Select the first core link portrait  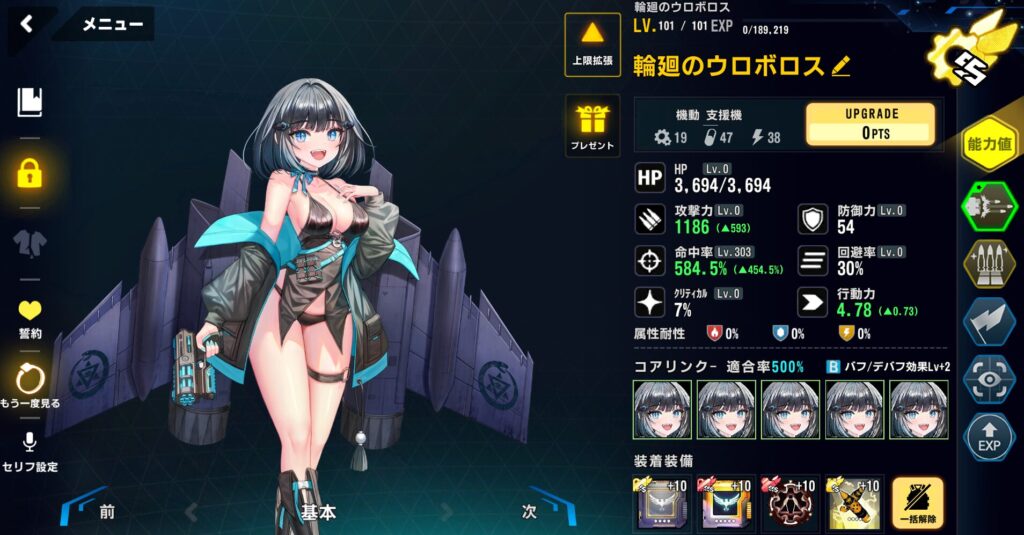[662, 409]
